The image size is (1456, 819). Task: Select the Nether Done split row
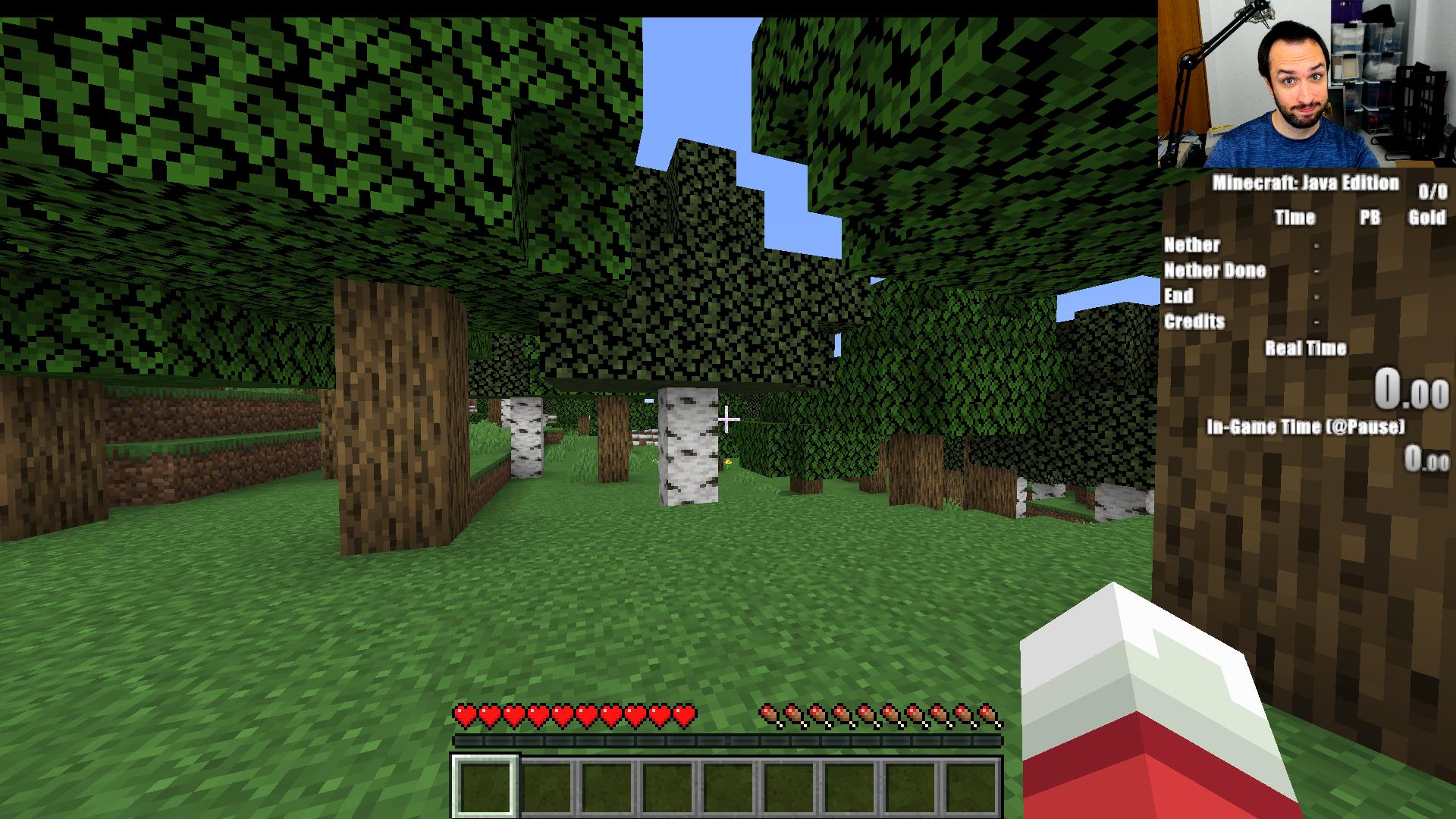[x=1216, y=270]
